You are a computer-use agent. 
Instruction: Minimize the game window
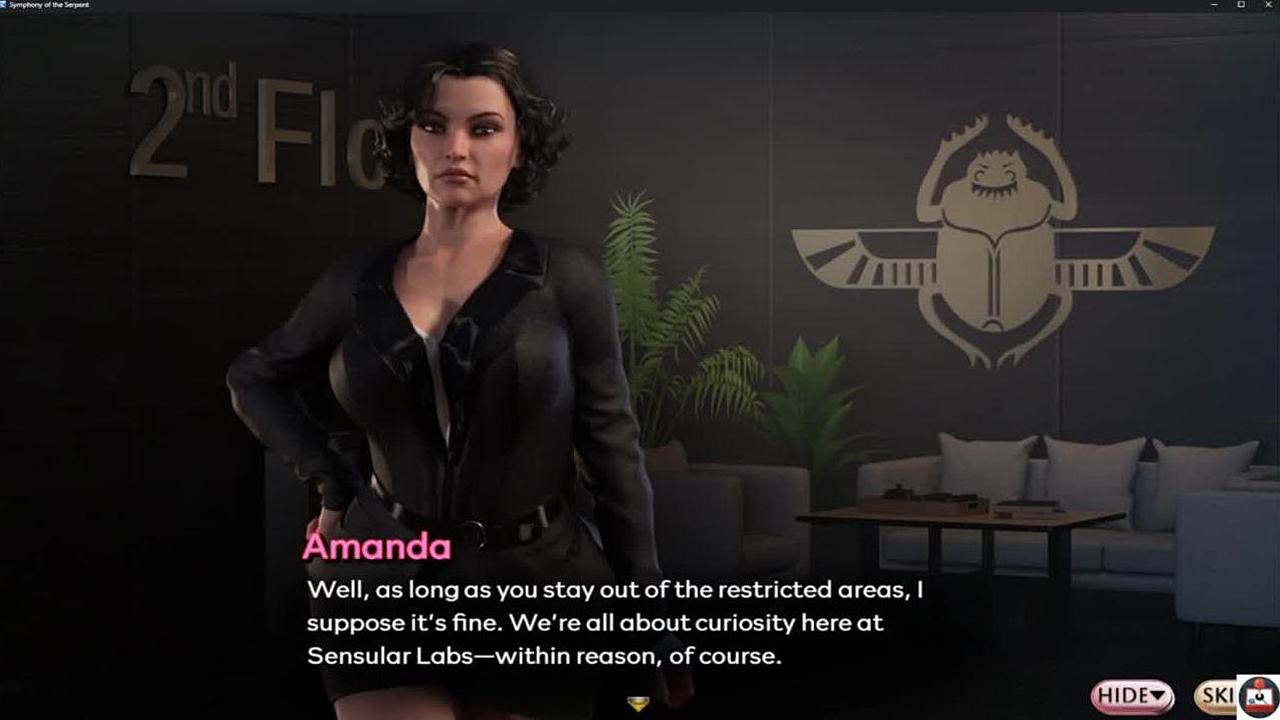[x=1214, y=5]
